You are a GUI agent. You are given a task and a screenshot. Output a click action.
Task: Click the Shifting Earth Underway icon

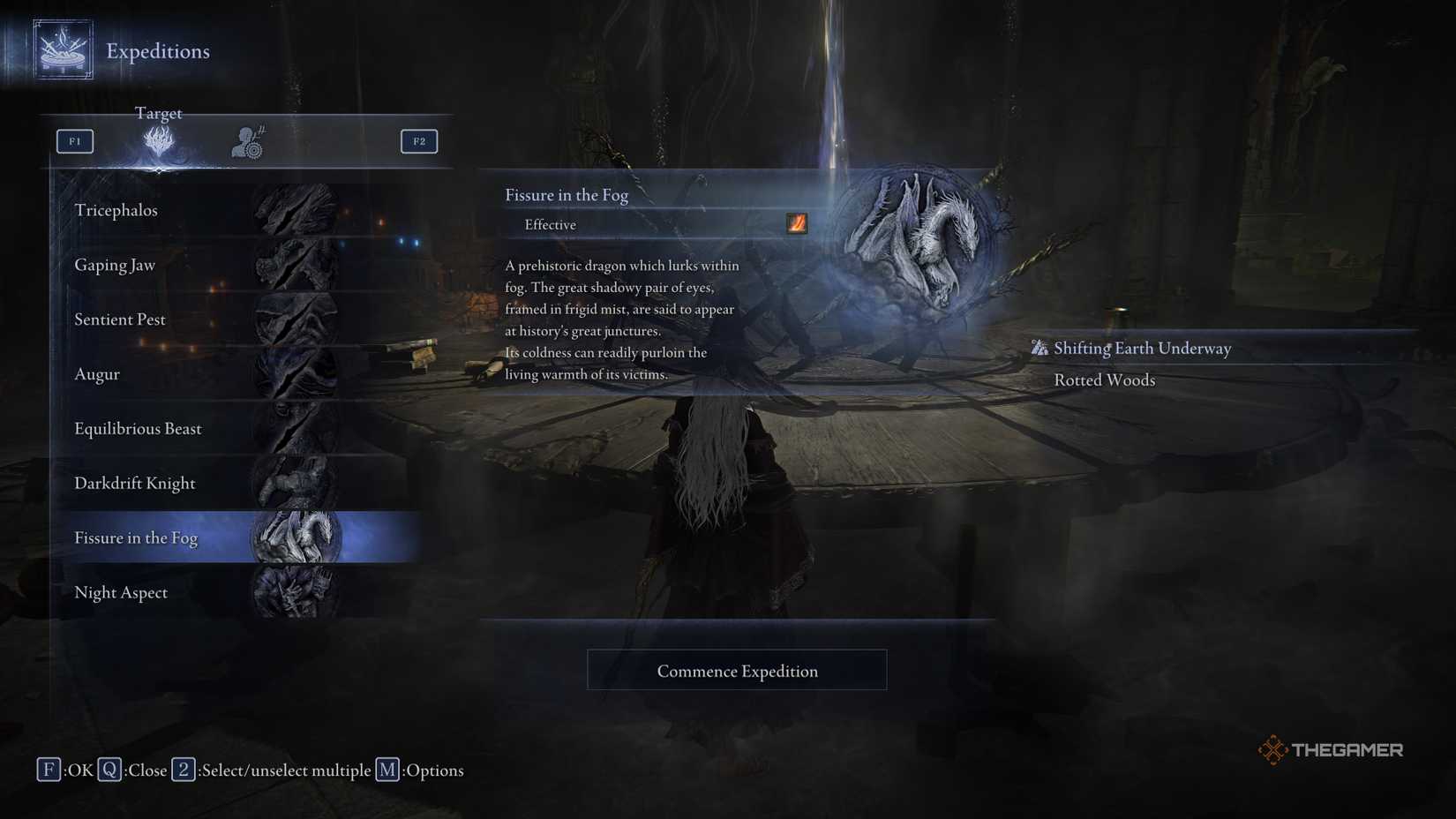[1038, 348]
